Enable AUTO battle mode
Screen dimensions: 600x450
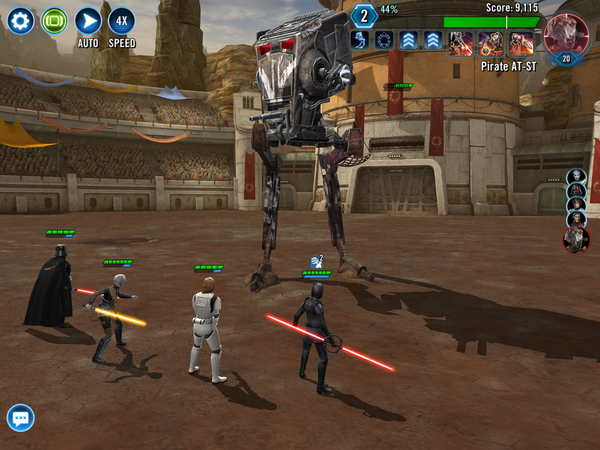(x=88, y=21)
